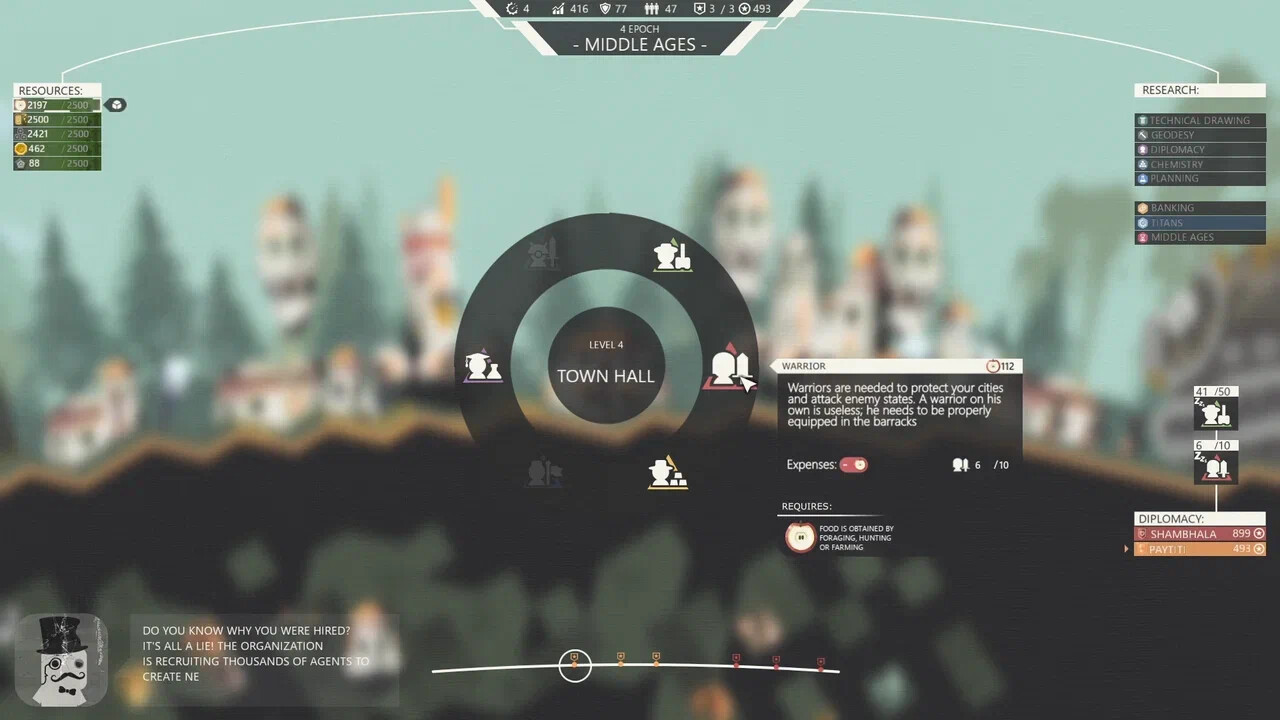Toggle the eye icon beside the resources panel

(116, 104)
